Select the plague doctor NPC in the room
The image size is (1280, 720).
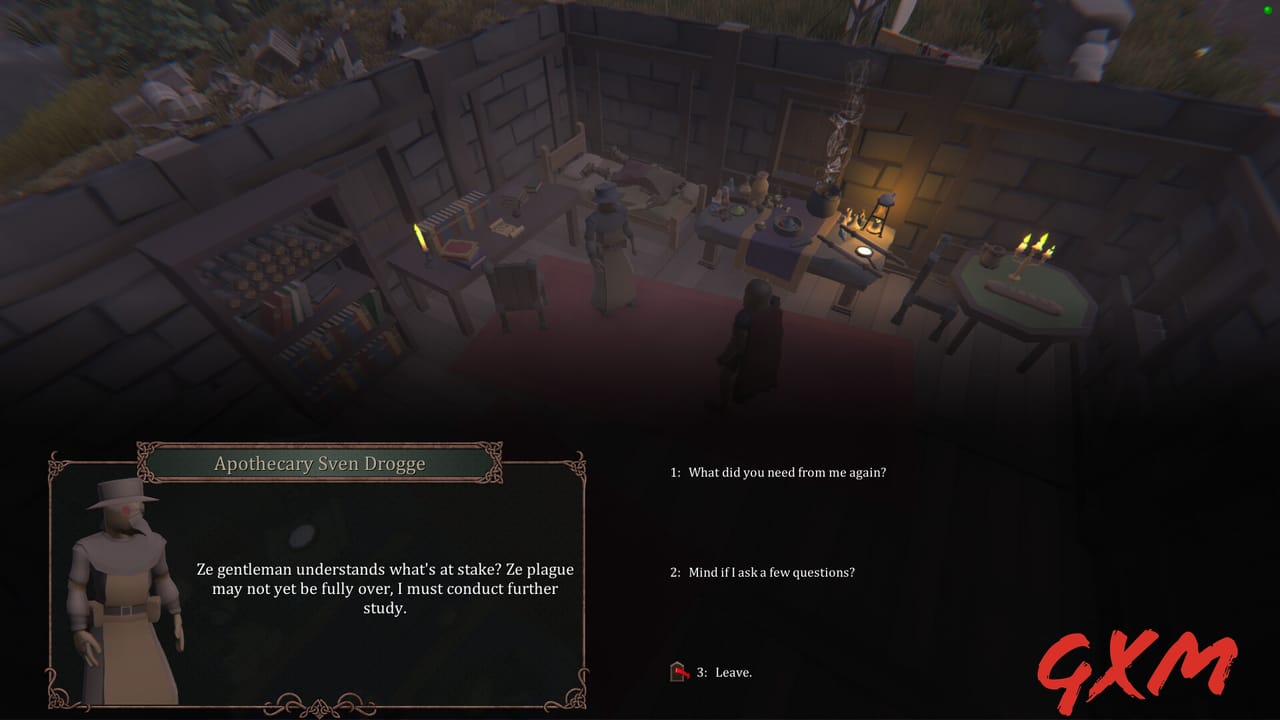coord(608,230)
